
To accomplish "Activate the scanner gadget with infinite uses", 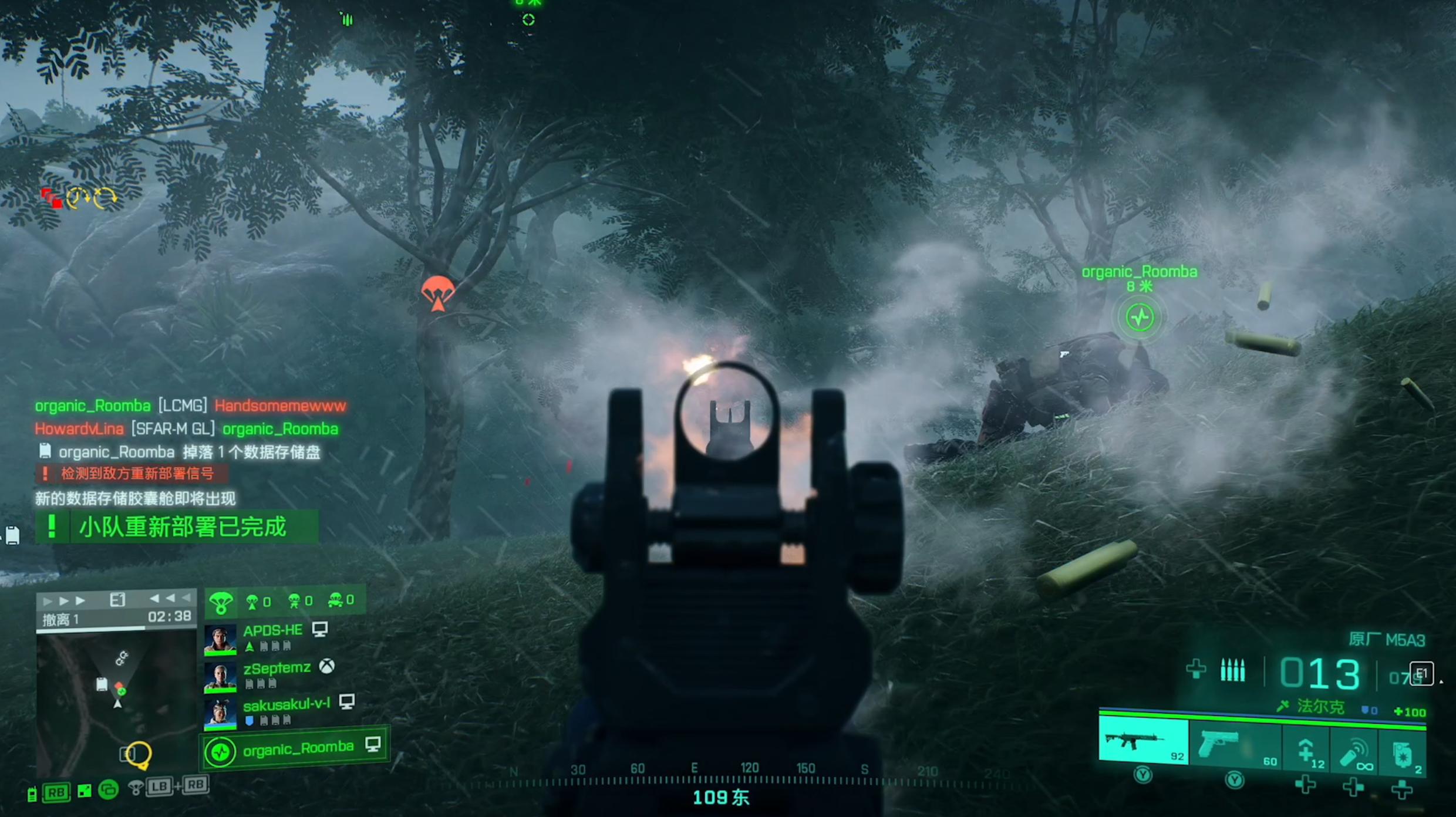I will (1354, 752).
